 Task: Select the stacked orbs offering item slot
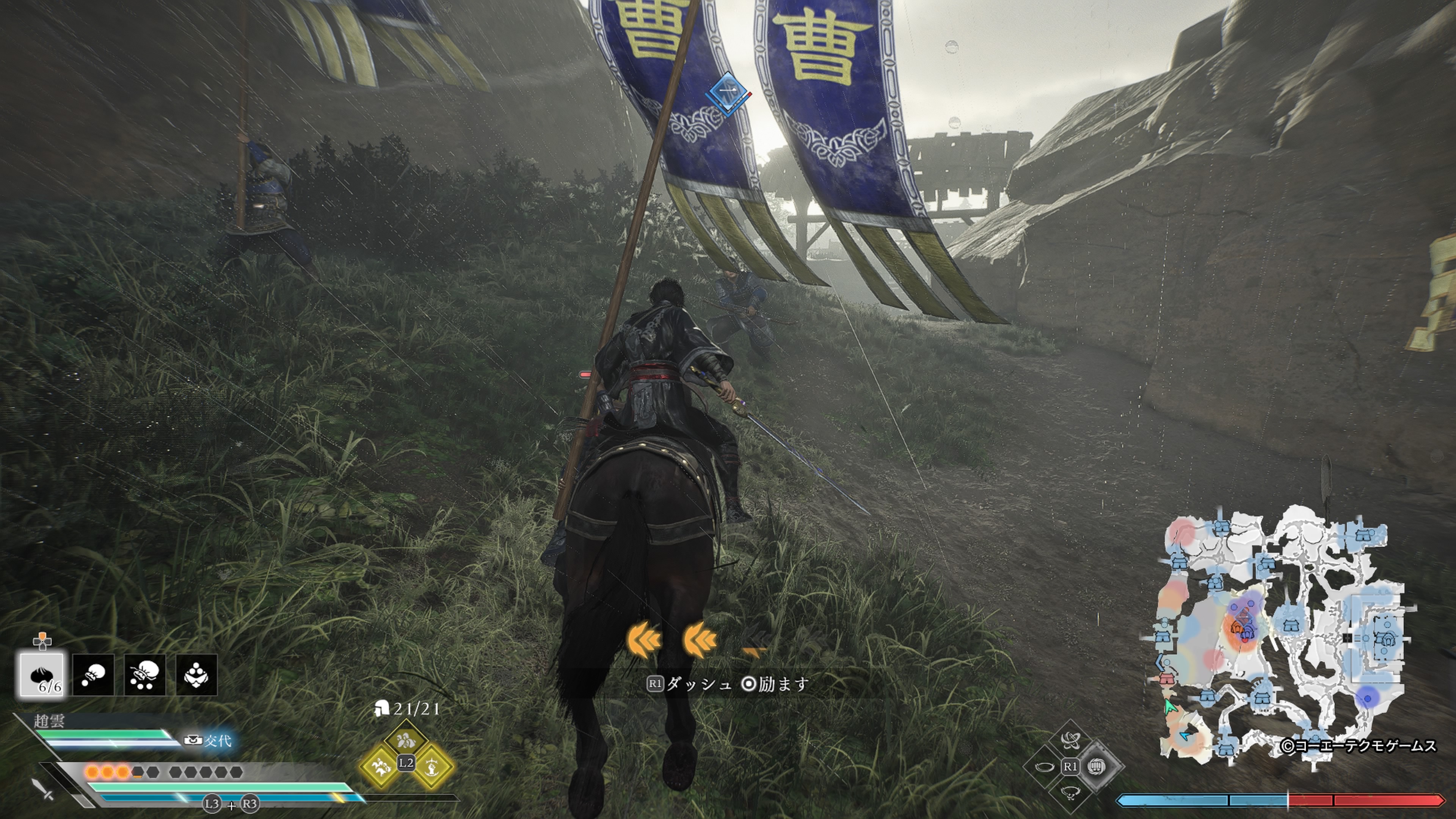click(196, 674)
